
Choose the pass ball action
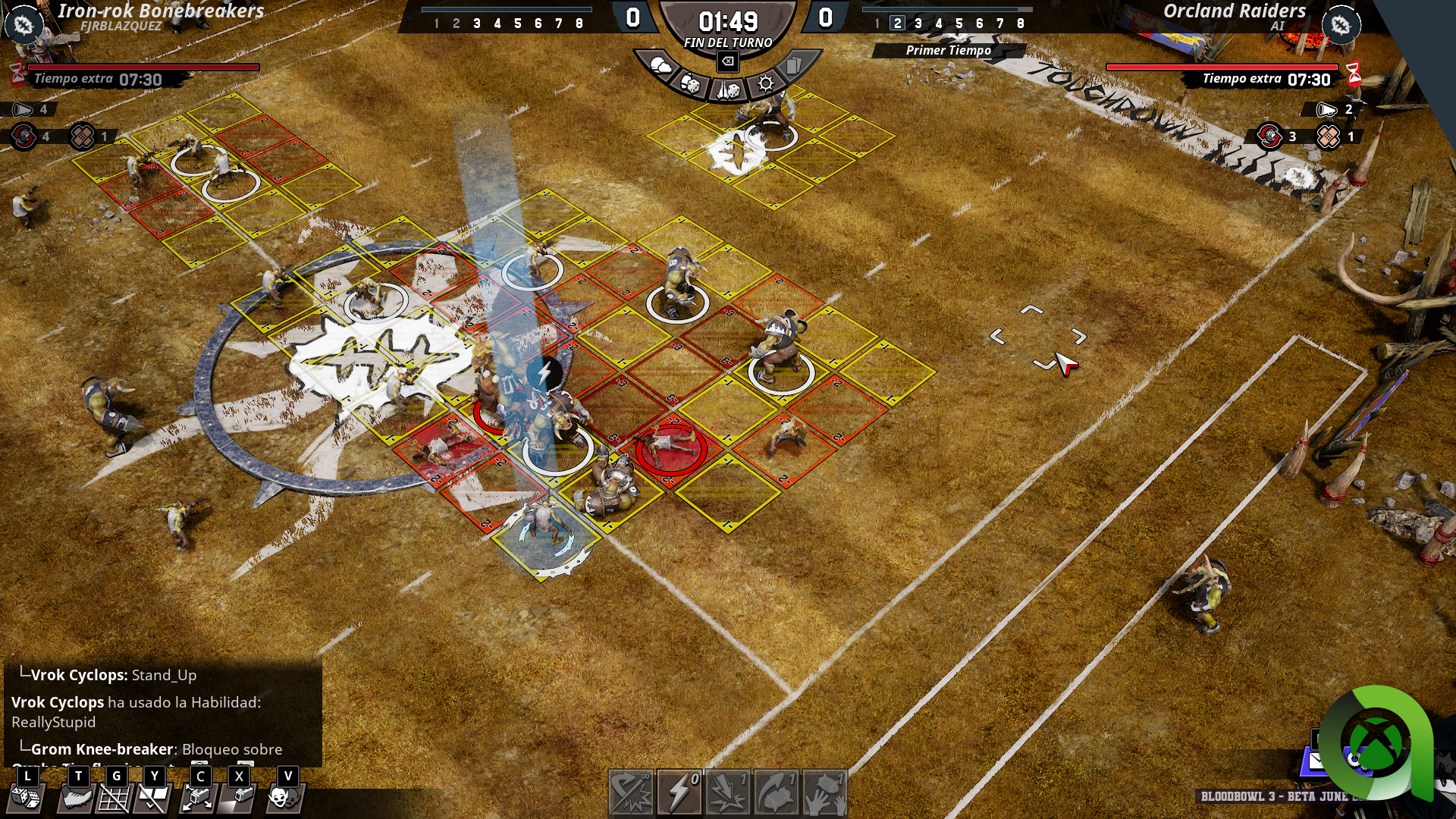point(776,792)
